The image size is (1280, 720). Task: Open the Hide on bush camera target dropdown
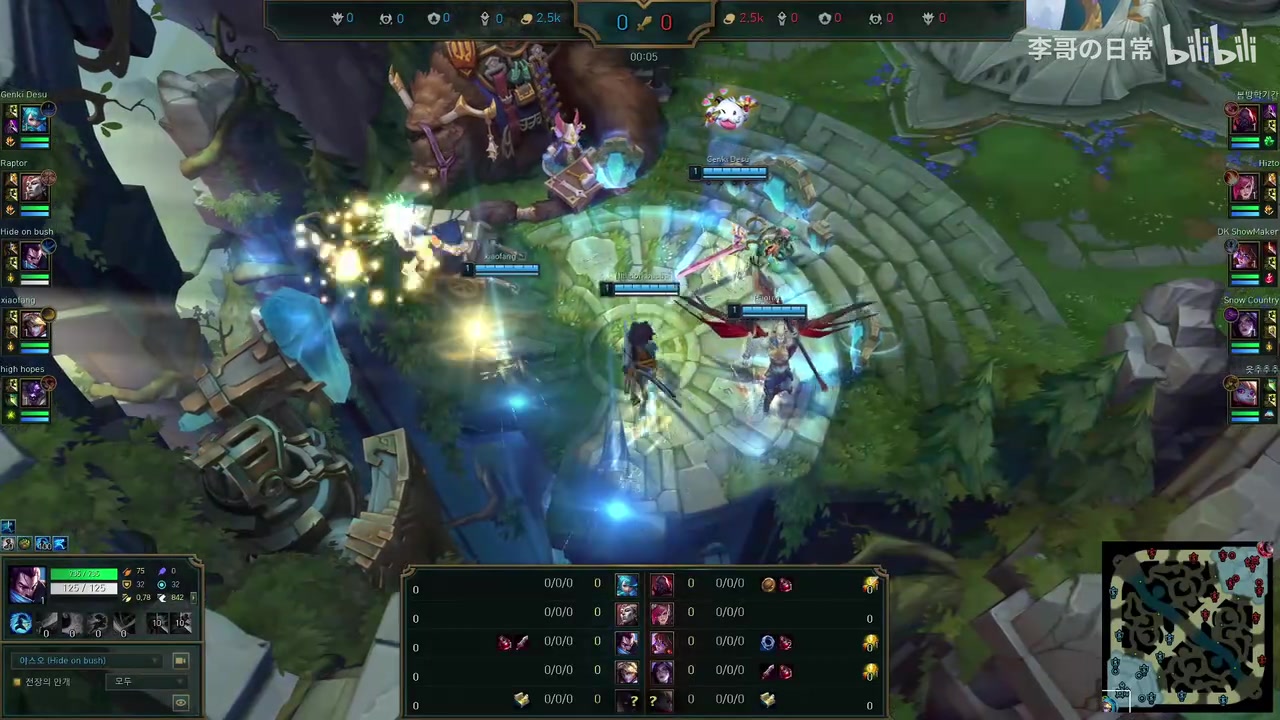90,661
